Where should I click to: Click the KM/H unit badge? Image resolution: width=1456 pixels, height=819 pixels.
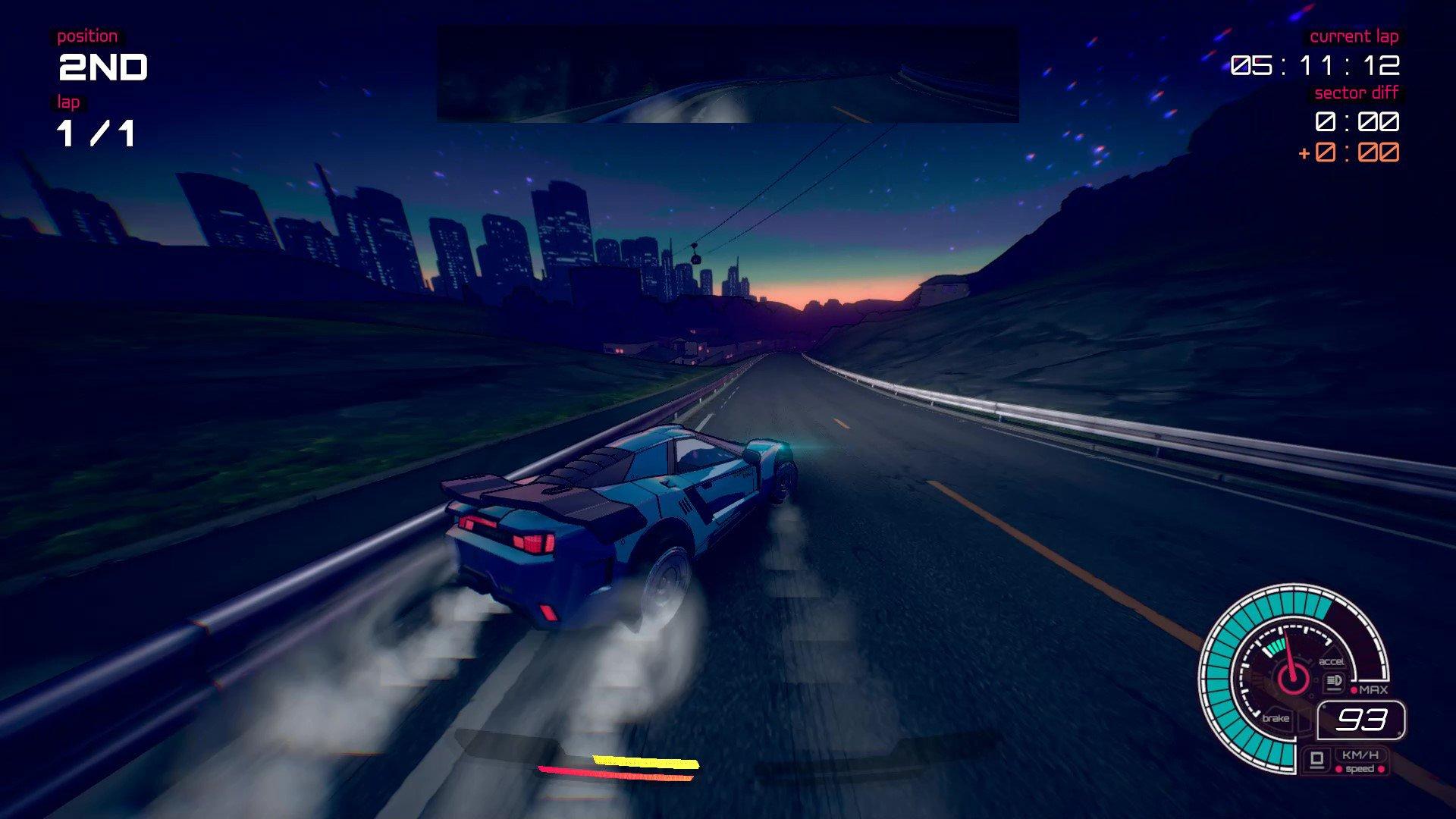click(1360, 755)
